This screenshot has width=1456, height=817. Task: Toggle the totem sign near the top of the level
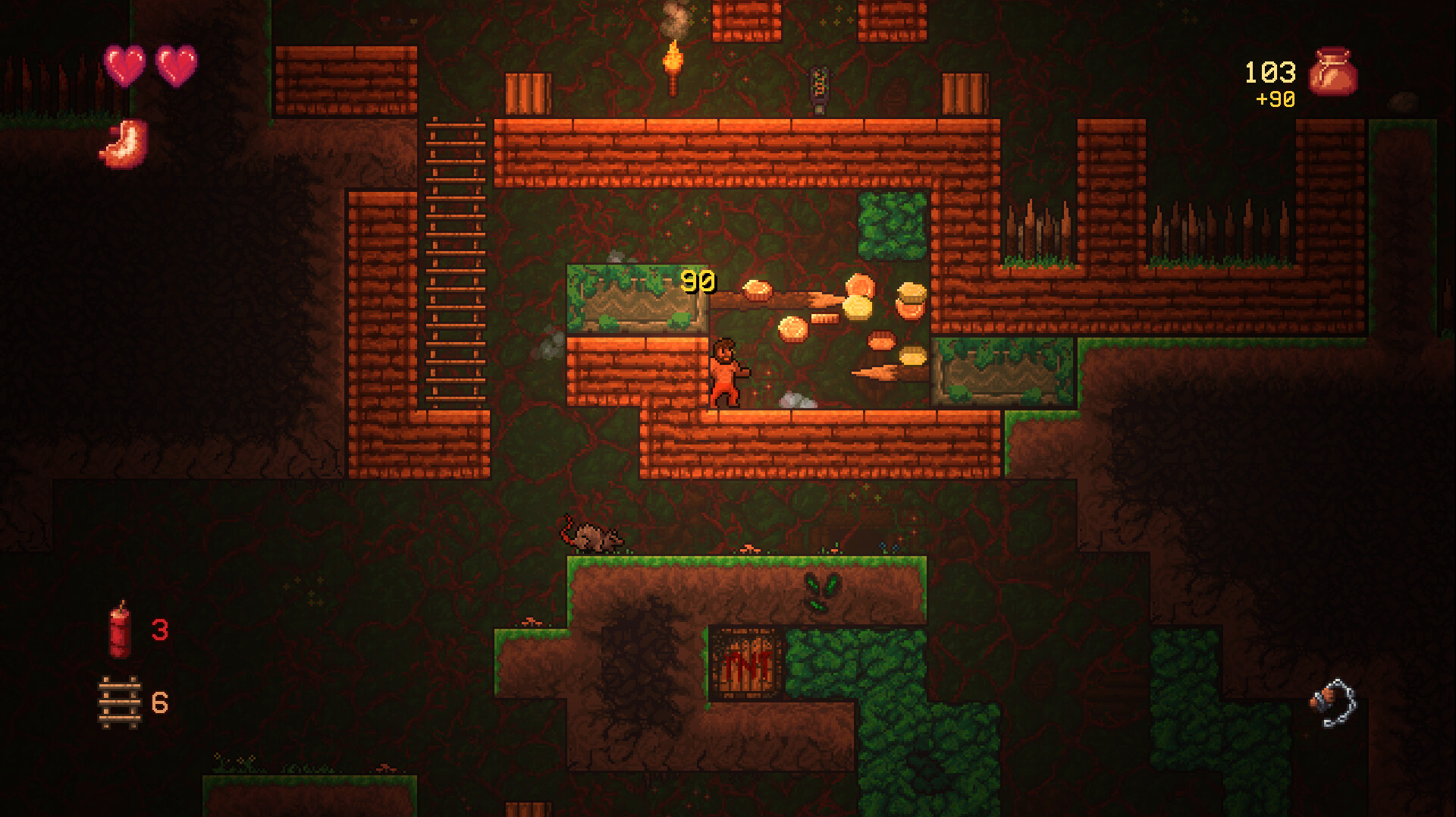click(821, 85)
